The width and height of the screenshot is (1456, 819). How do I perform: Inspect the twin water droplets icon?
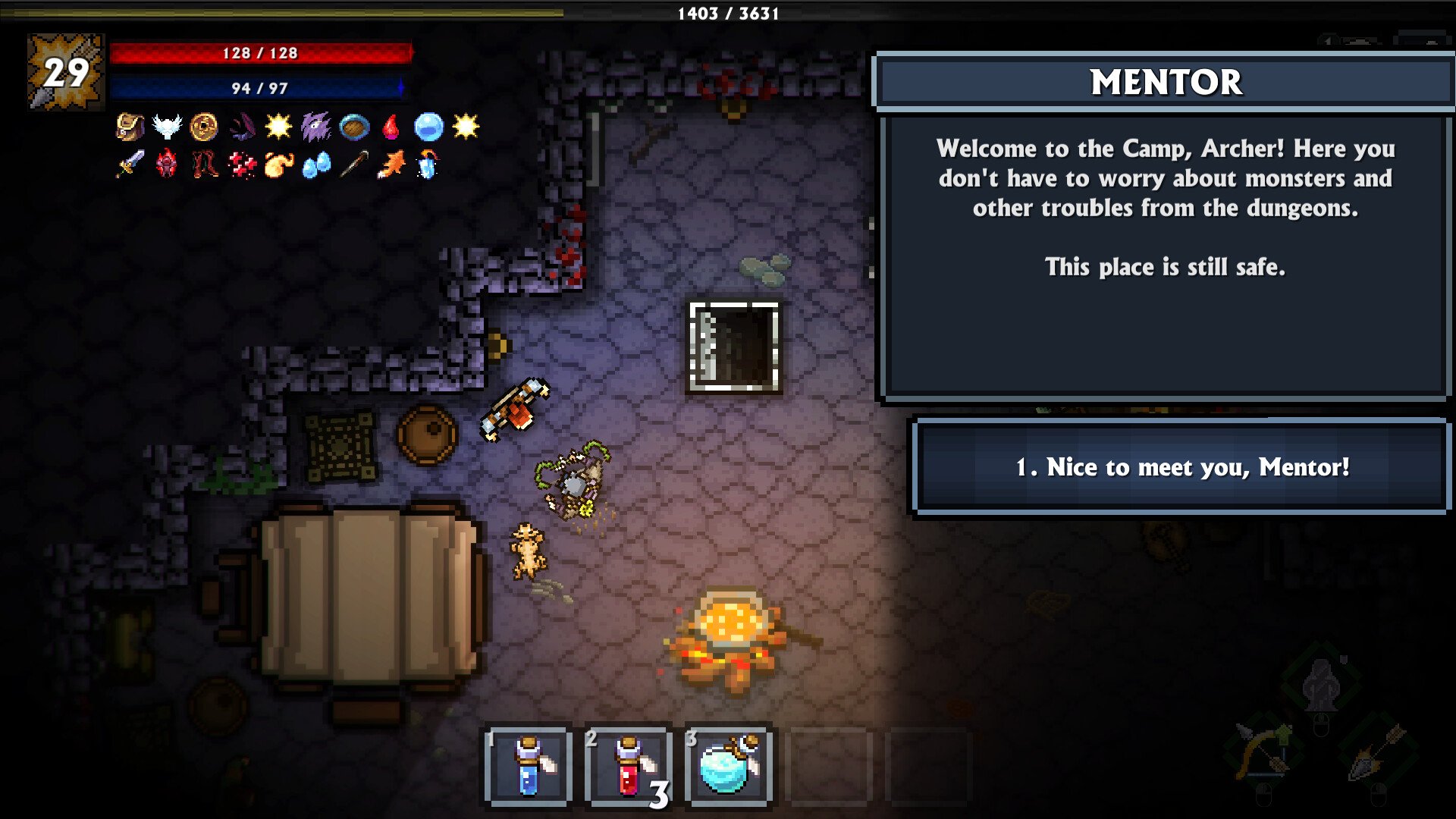(x=316, y=164)
